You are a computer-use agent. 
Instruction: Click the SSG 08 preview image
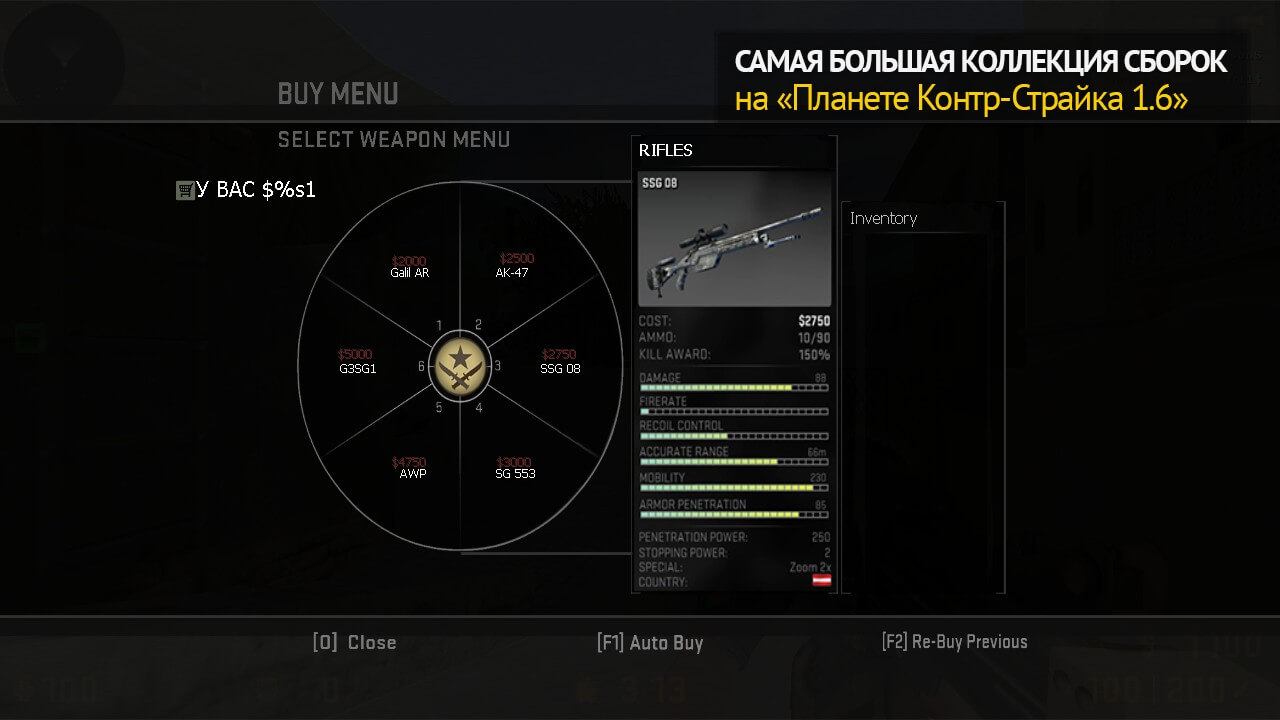coord(734,239)
